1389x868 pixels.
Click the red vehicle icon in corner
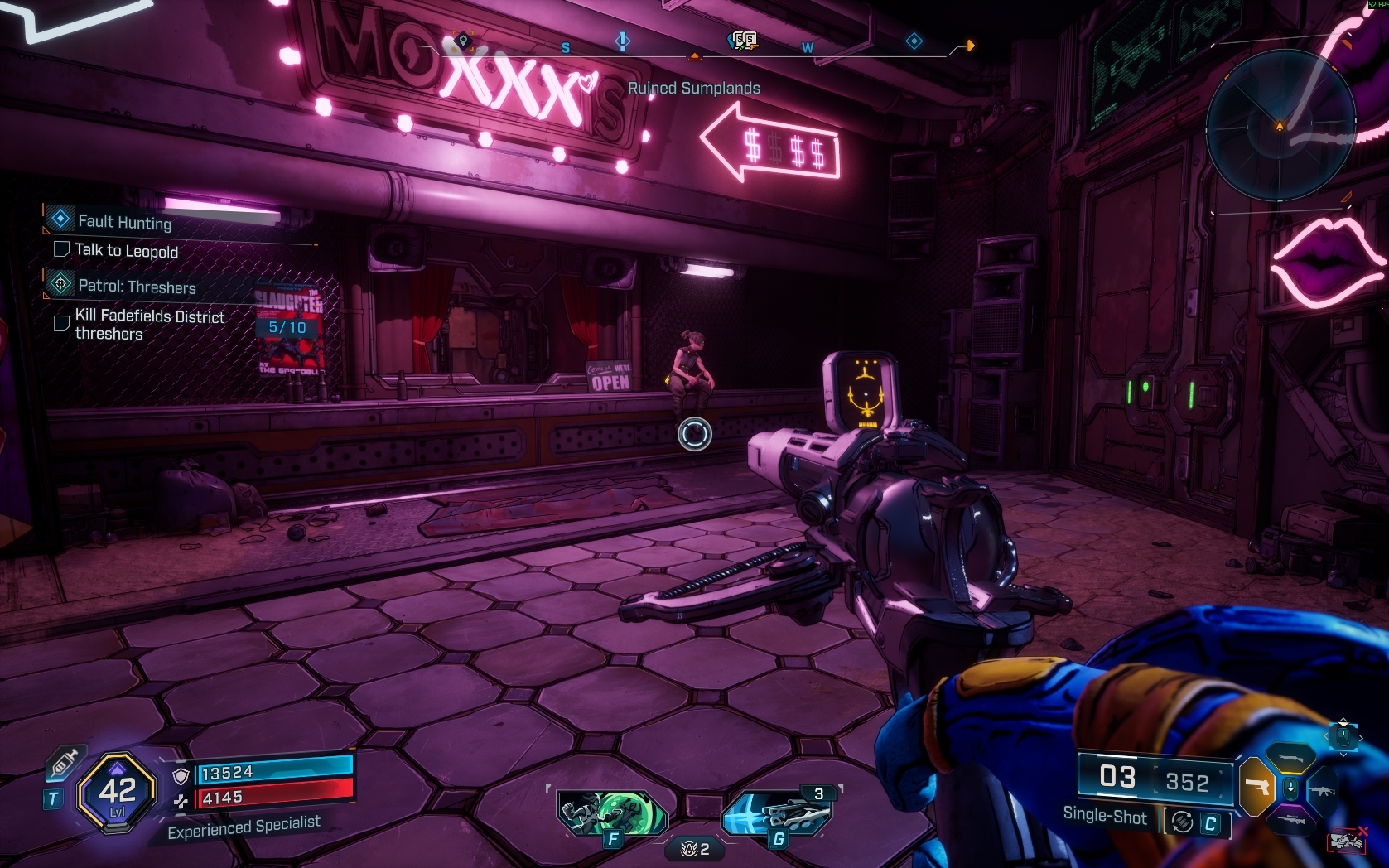pyautogui.click(x=1347, y=841)
